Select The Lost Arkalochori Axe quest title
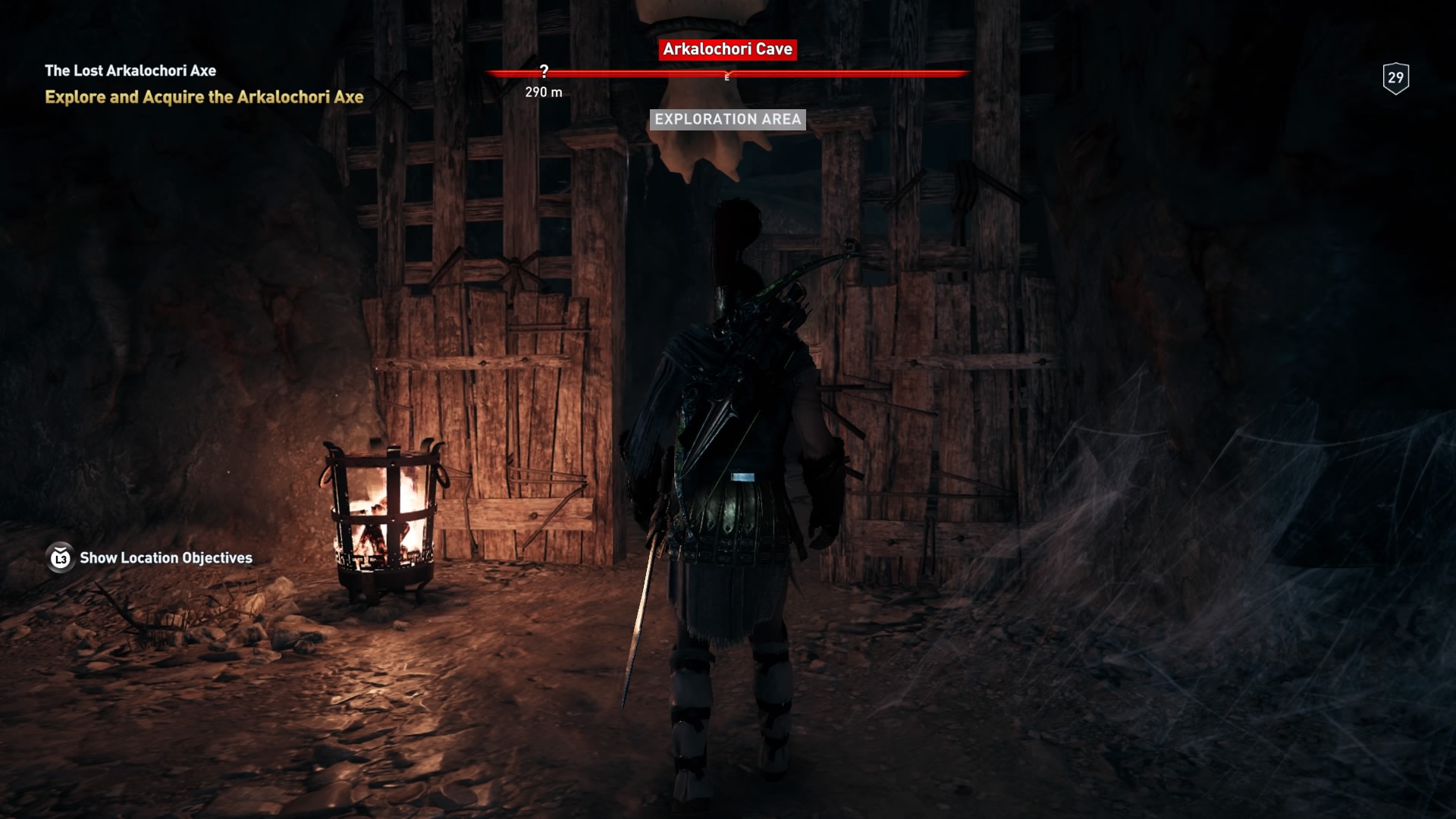Viewport: 1456px width, 819px height. (130, 71)
